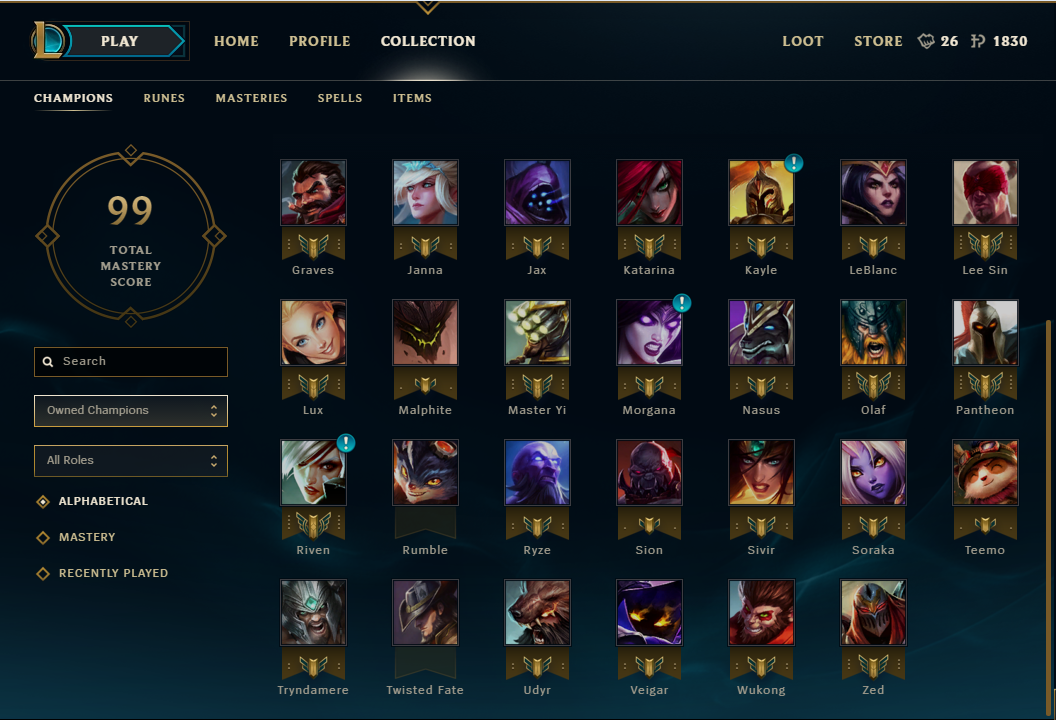The image size is (1056, 720).
Task: Select the Morgana champion portrait
Action: coord(649,333)
